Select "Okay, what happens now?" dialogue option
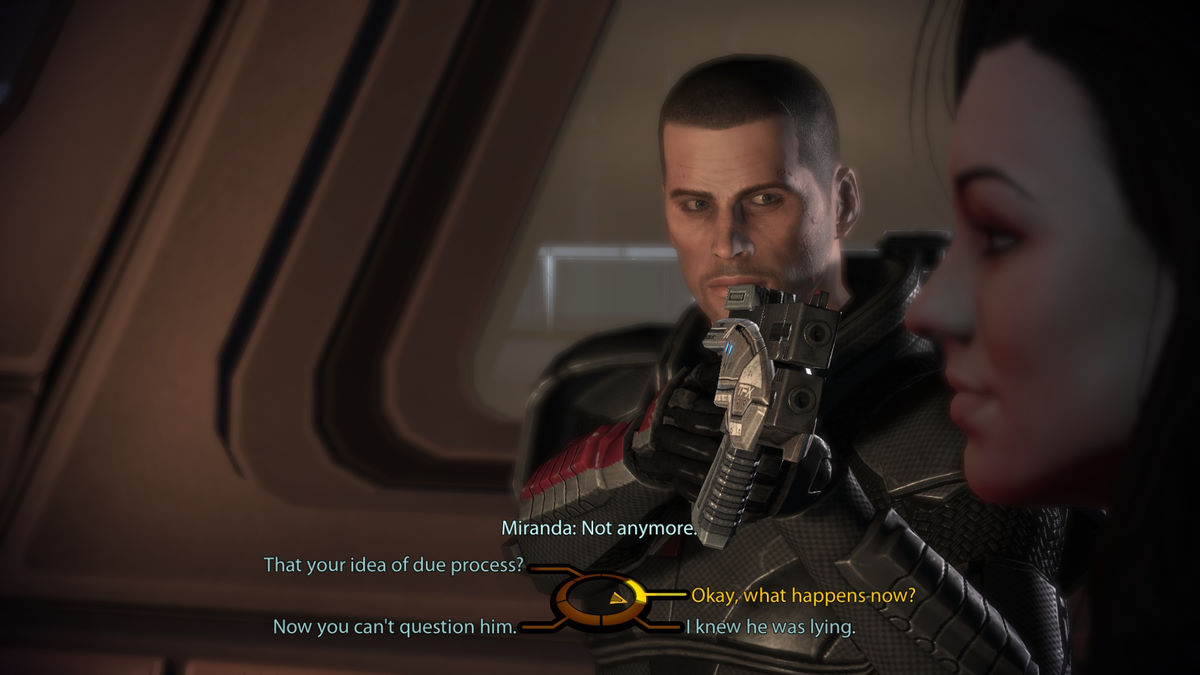This screenshot has width=1200, height=675. (x=803, y=596)
